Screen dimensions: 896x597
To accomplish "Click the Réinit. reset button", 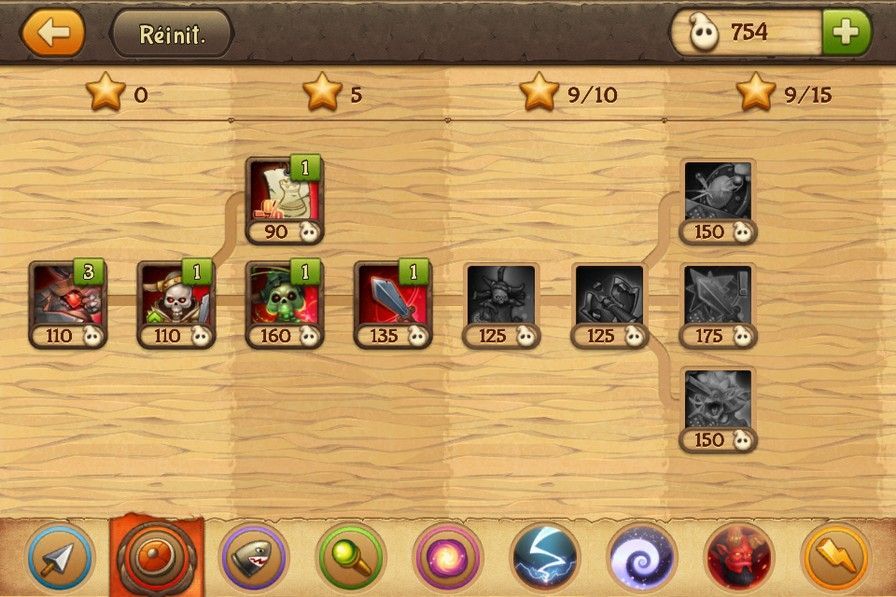I will click(x=171, y=33).
